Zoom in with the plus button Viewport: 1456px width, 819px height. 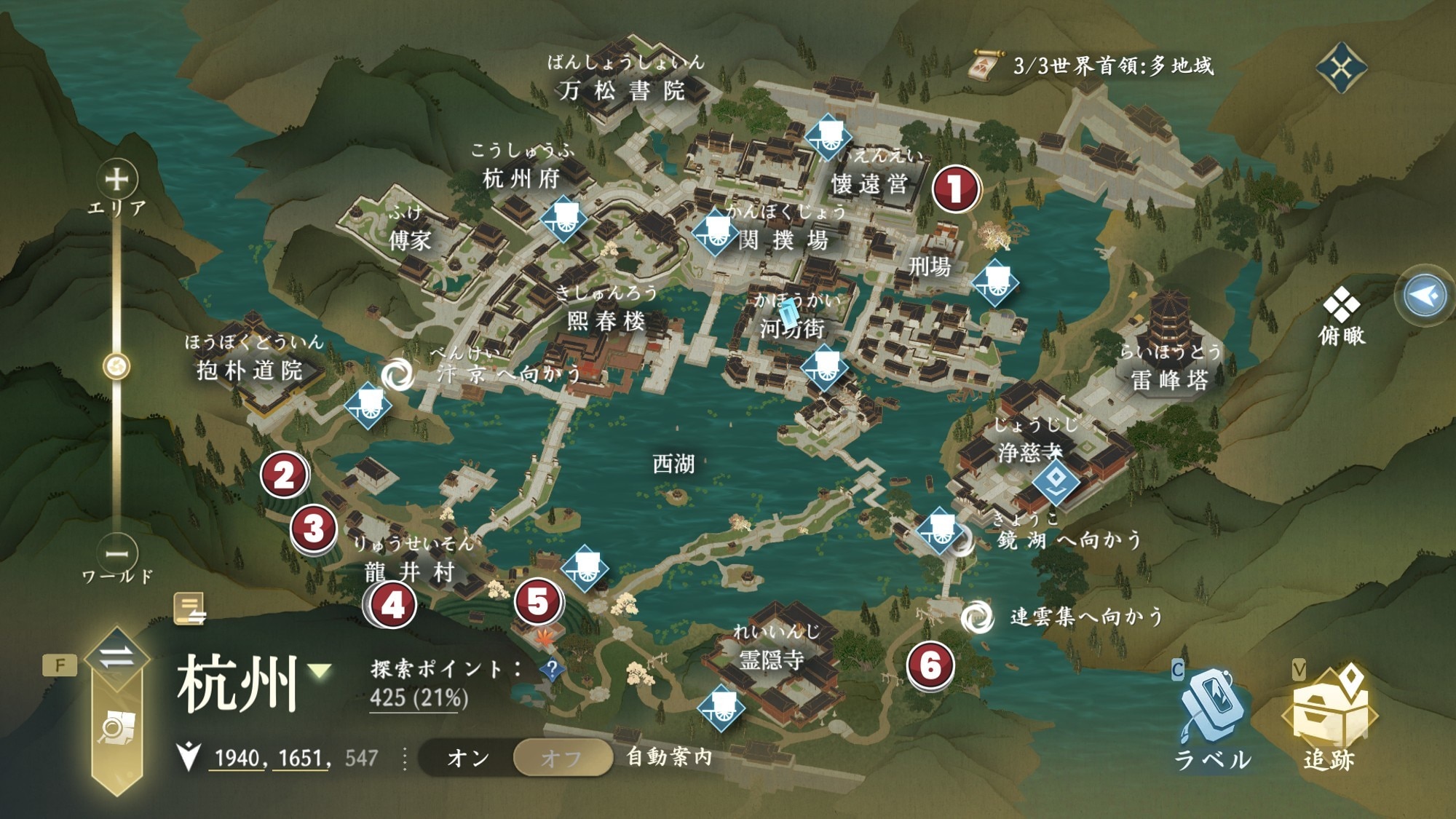click(x=116, y=179)
